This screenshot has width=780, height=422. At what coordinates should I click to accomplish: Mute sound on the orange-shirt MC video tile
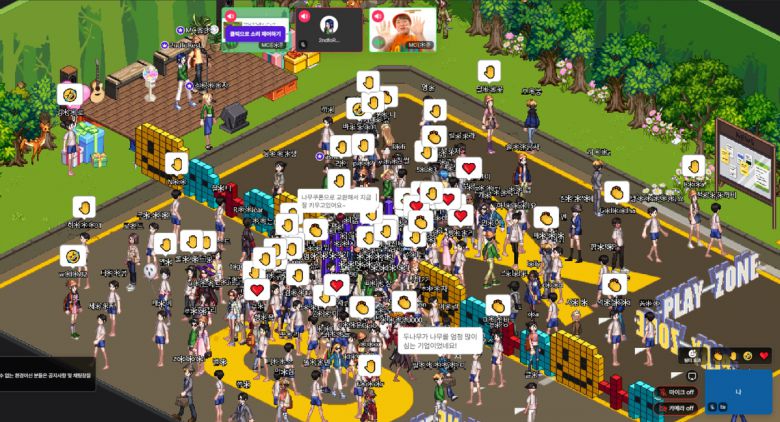click(379, 16)
